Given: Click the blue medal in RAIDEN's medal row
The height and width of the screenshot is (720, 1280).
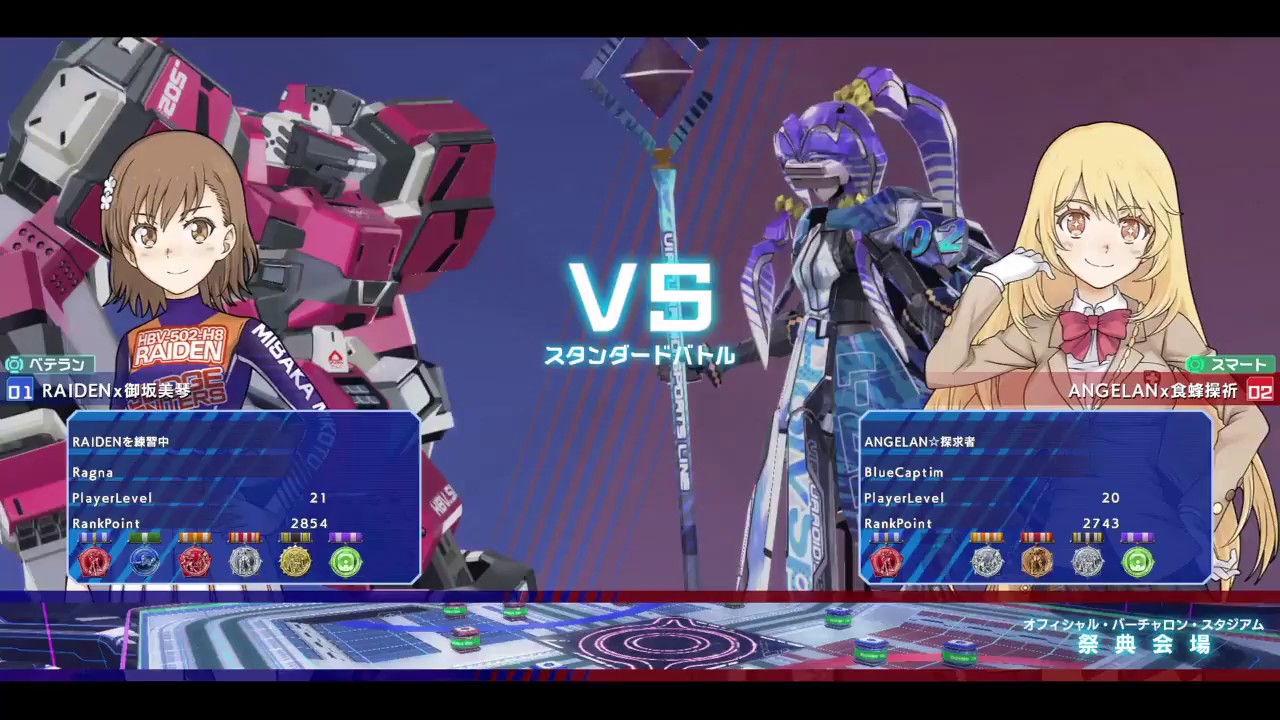Looking at the screenshot, I should click(x=145, y=562).
